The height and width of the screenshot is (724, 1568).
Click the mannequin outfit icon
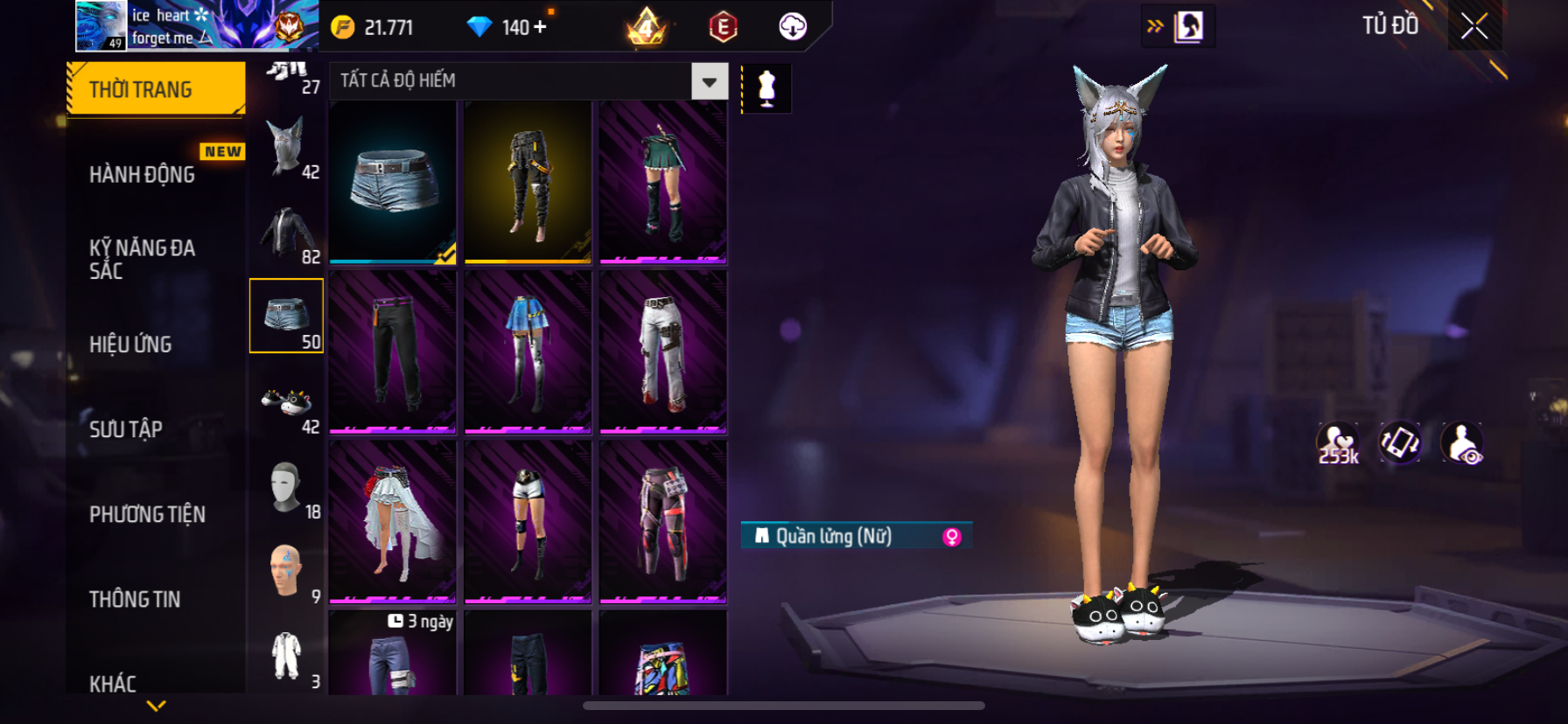(766, 88)
